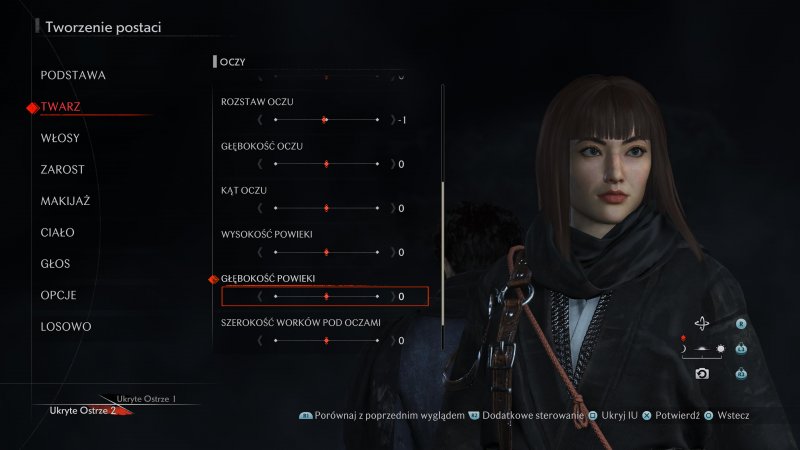The image size is (800, 450).
Task: Open the PODSTAWA category
Action: [x=73, y=75]
